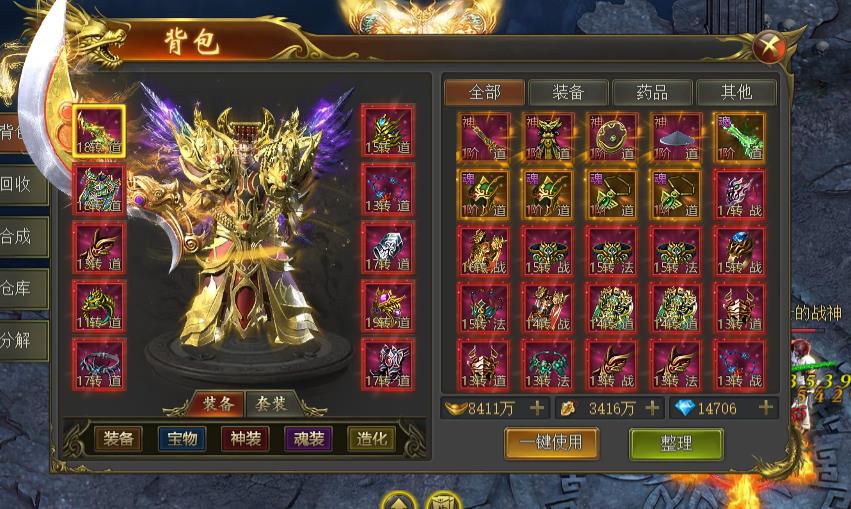Open the 其他 item category tab

point(736,92)
